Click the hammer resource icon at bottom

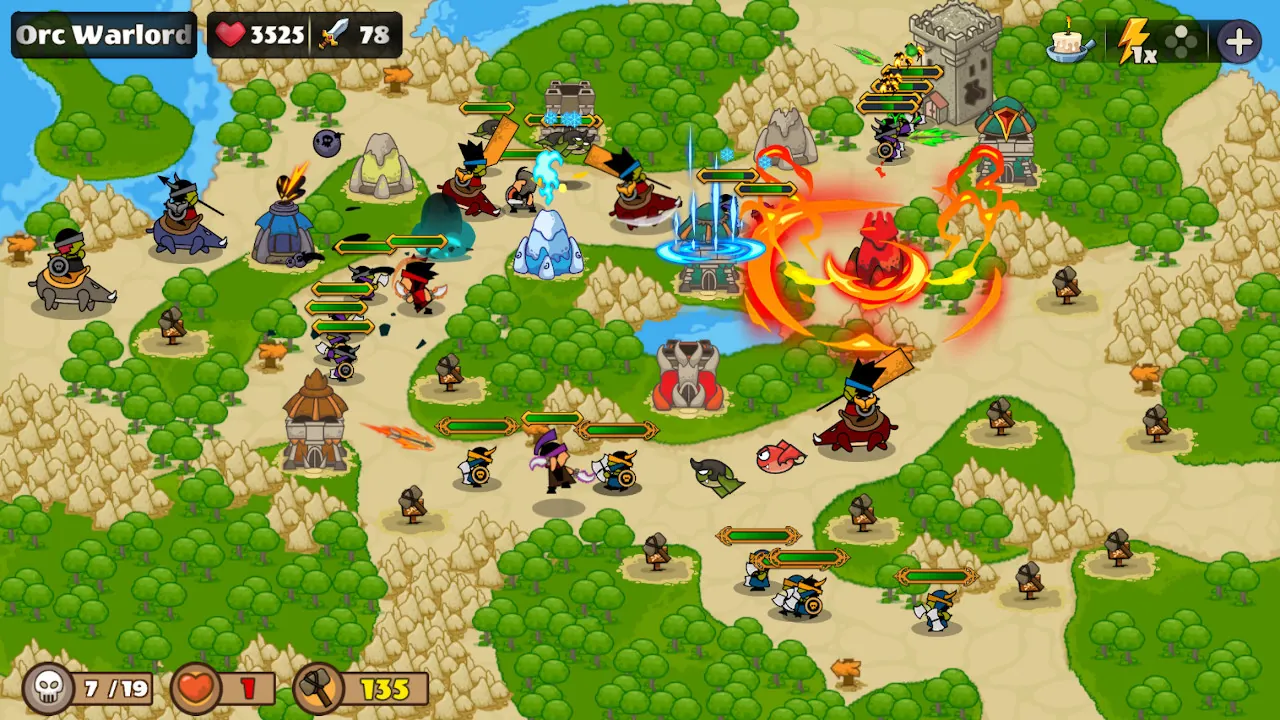tap(316, 687)
